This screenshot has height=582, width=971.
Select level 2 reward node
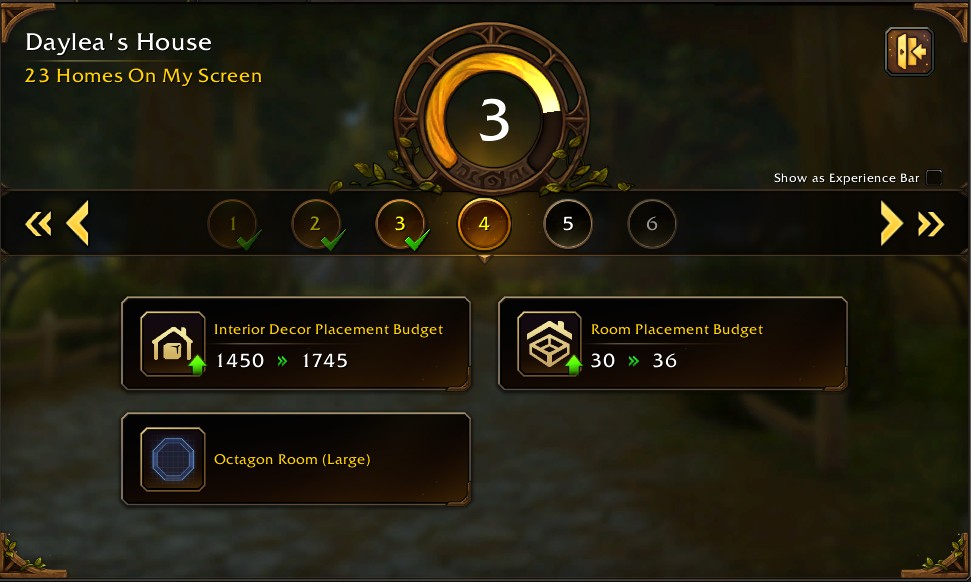pyautogui.click(x=315, y=224)
